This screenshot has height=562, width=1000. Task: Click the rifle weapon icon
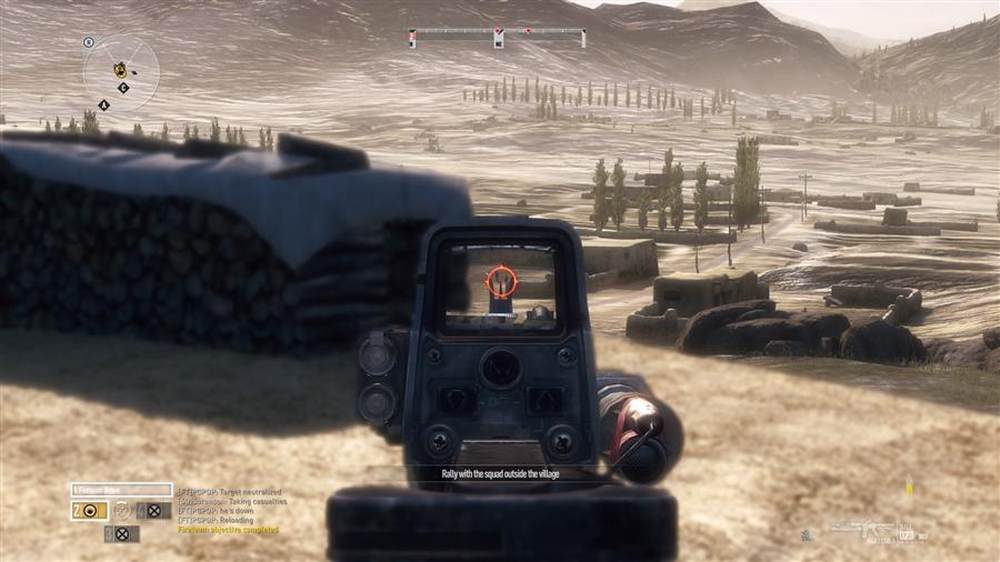tap(863, 526)
